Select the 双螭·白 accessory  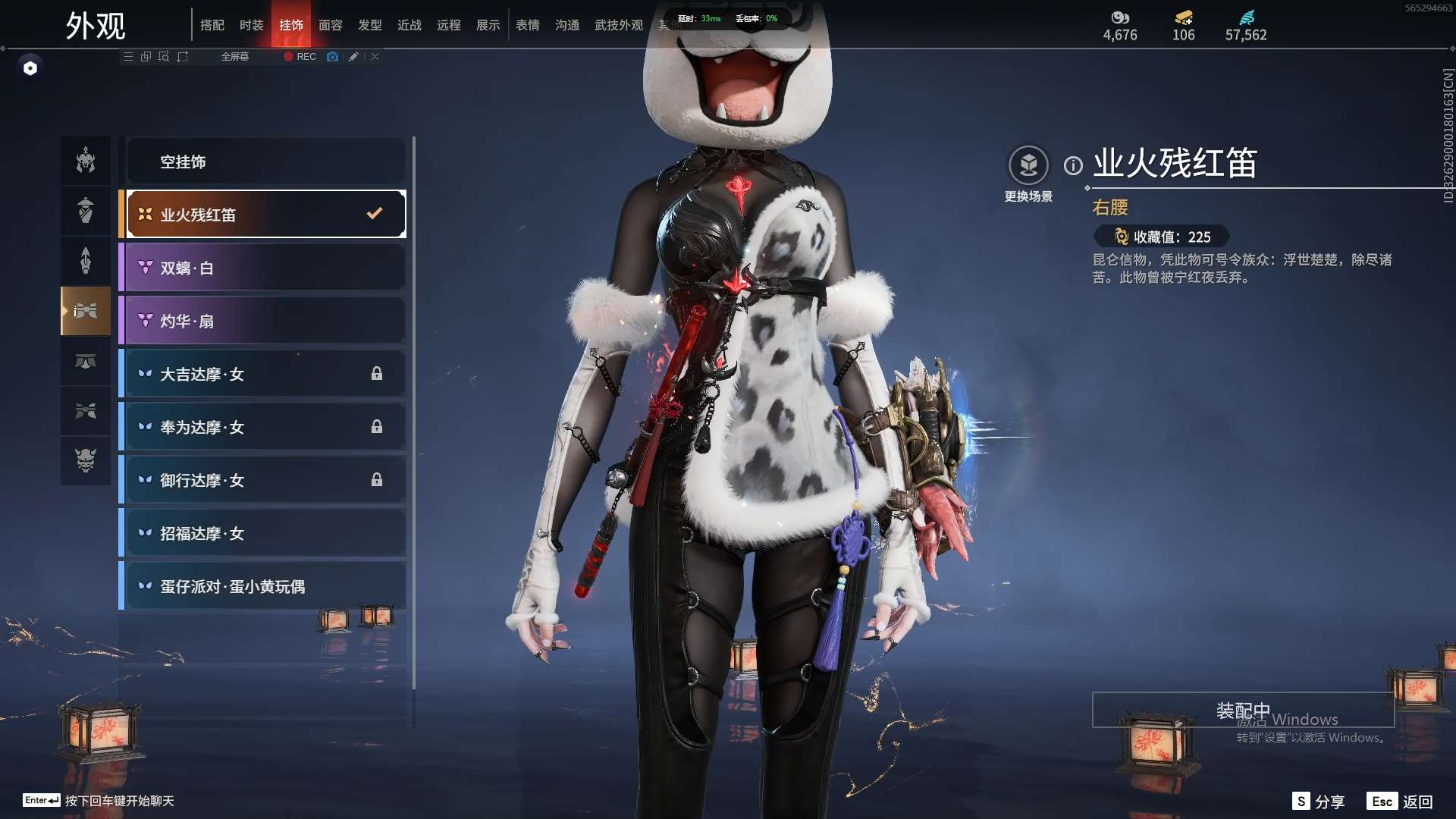[265, 268]
